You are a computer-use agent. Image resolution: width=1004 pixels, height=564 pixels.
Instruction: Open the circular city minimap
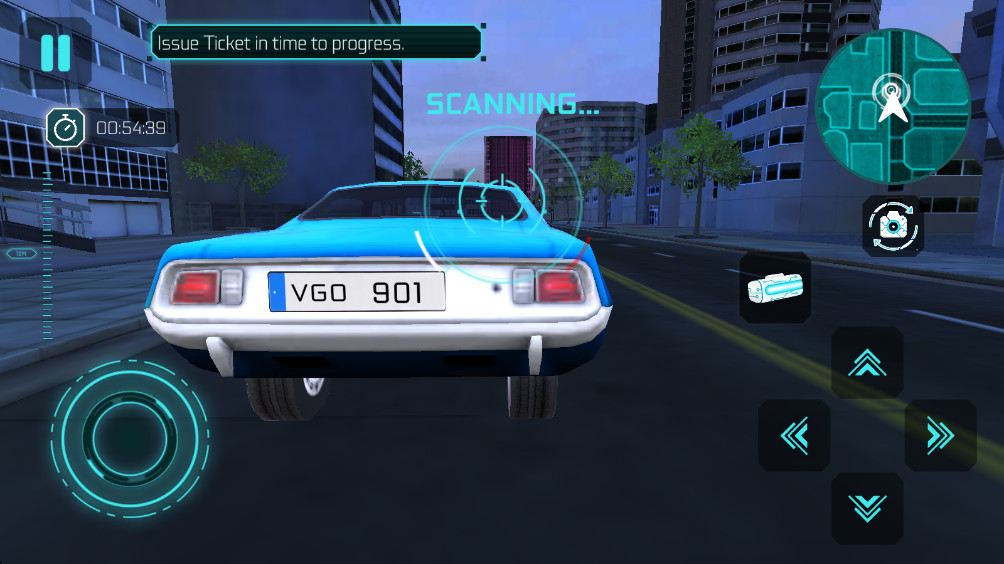891,104
